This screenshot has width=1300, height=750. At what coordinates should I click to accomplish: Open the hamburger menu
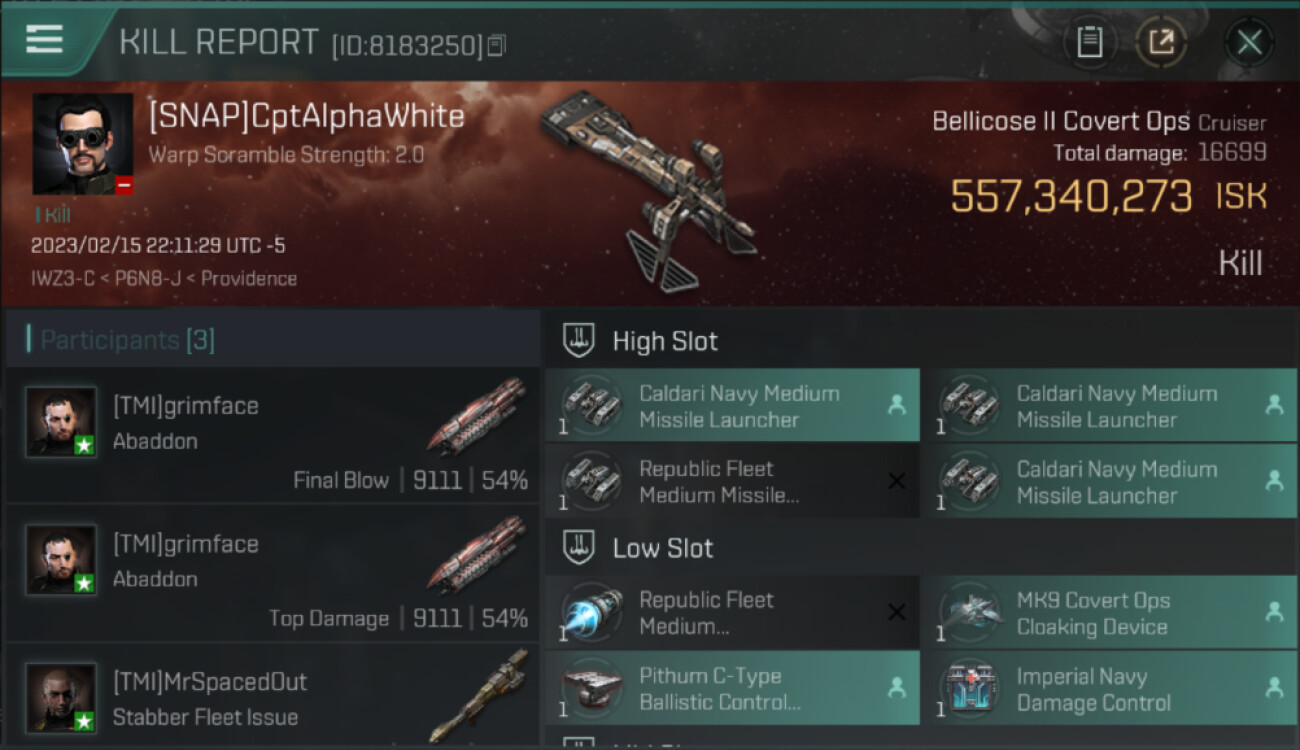44,40
